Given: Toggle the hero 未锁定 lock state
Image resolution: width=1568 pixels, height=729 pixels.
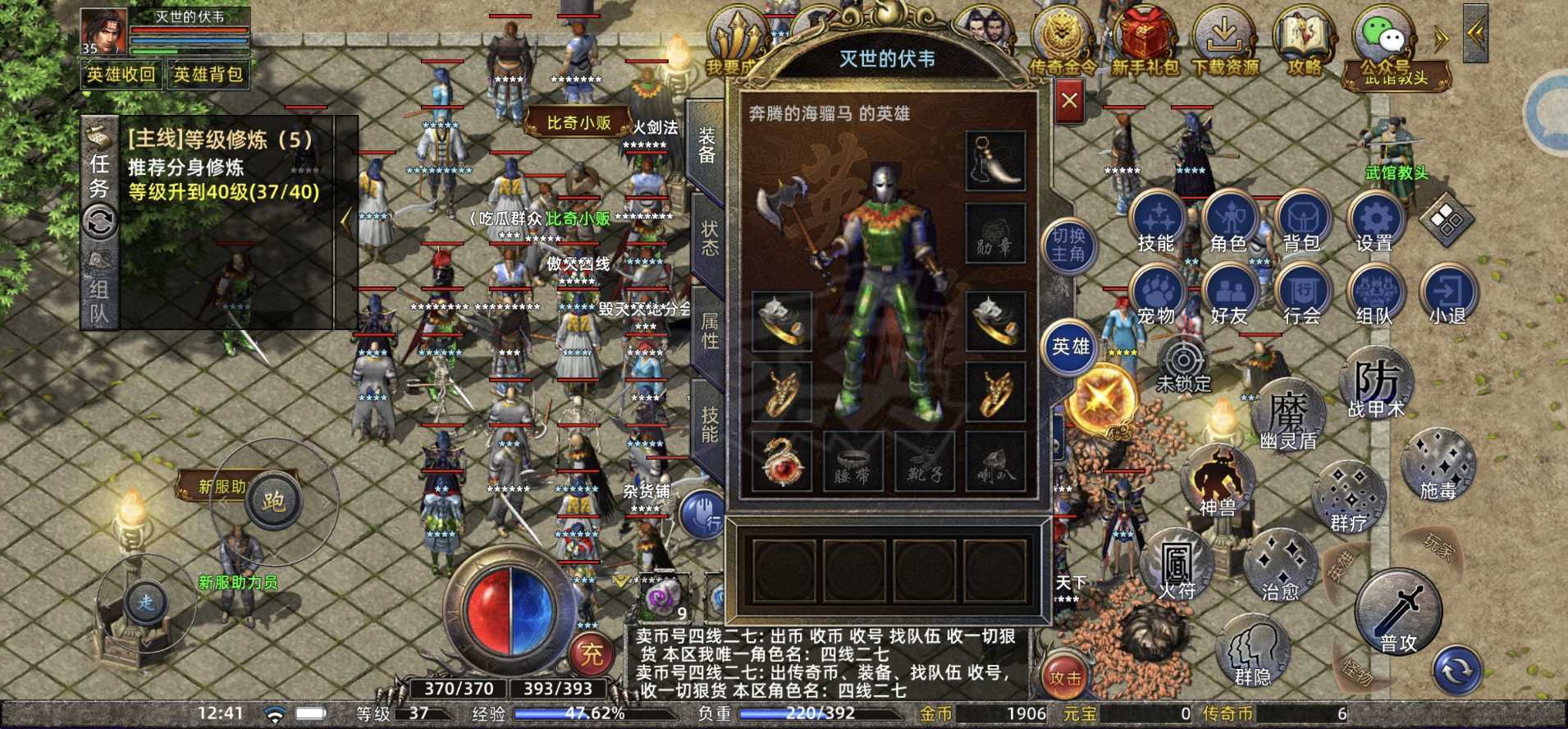Looking at the screenshot, I should (1182, 359).
